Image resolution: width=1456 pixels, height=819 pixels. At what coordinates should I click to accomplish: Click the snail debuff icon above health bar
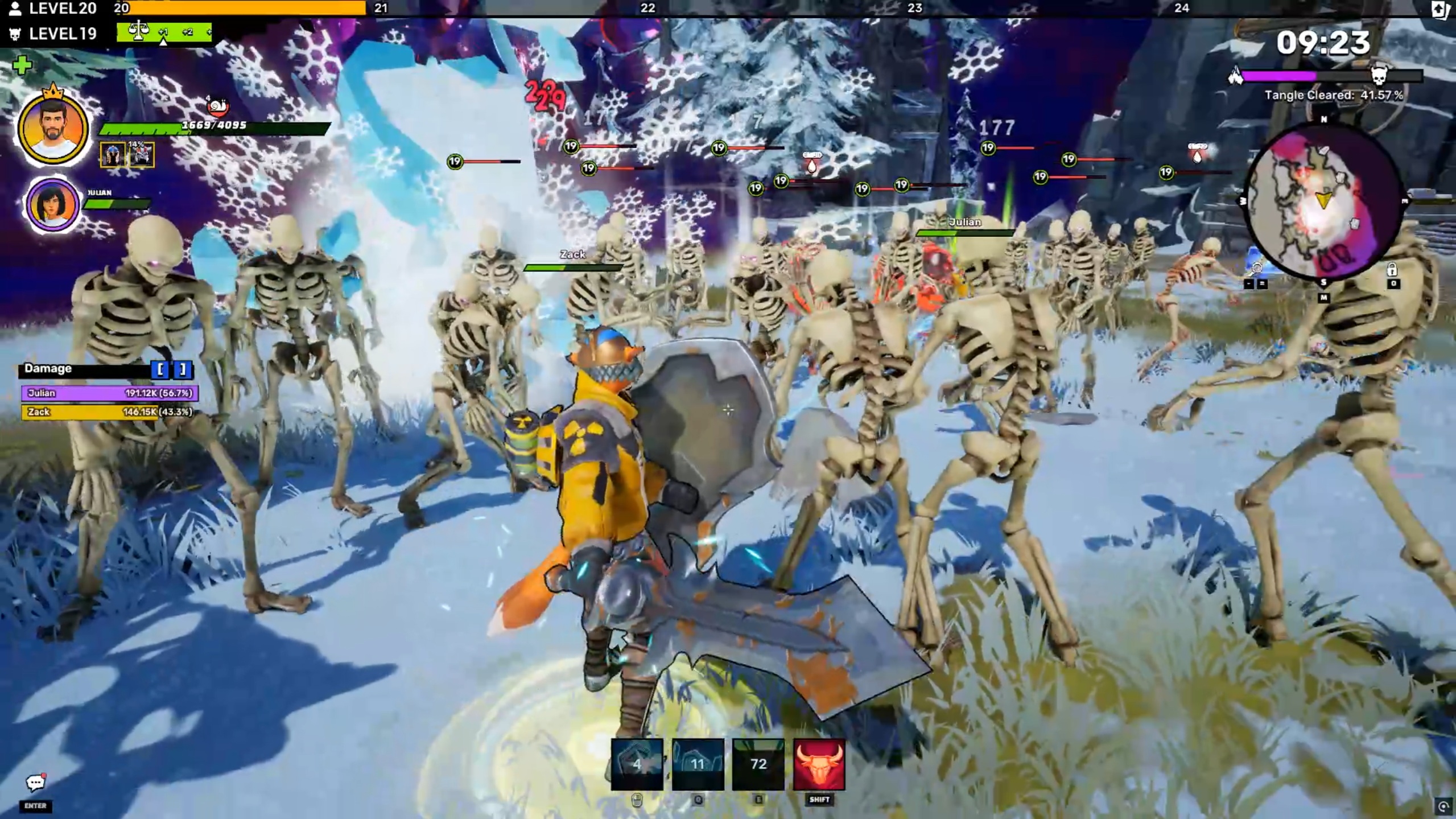[x=217, y=106]
